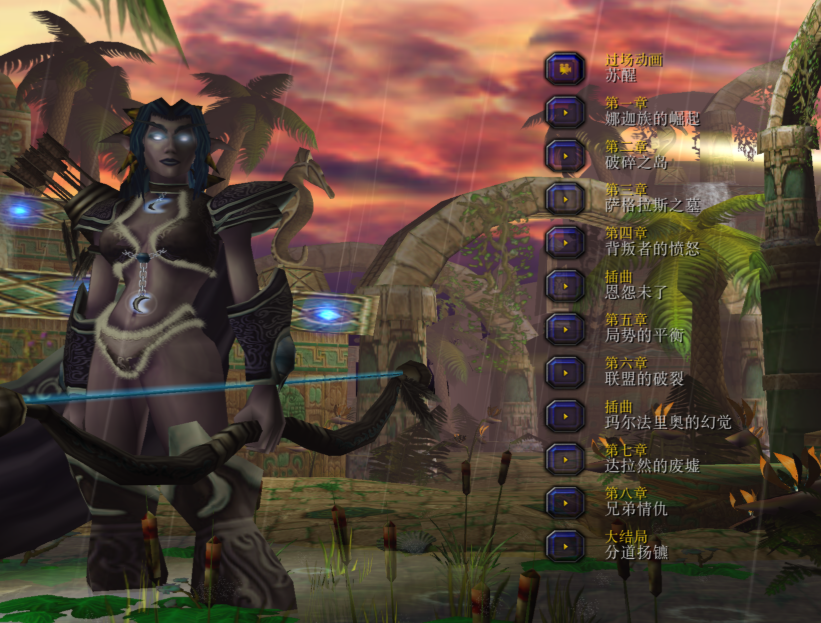
Task: Select 第一章 娜迦族的崛起
Action: click(x=565, y=111)
